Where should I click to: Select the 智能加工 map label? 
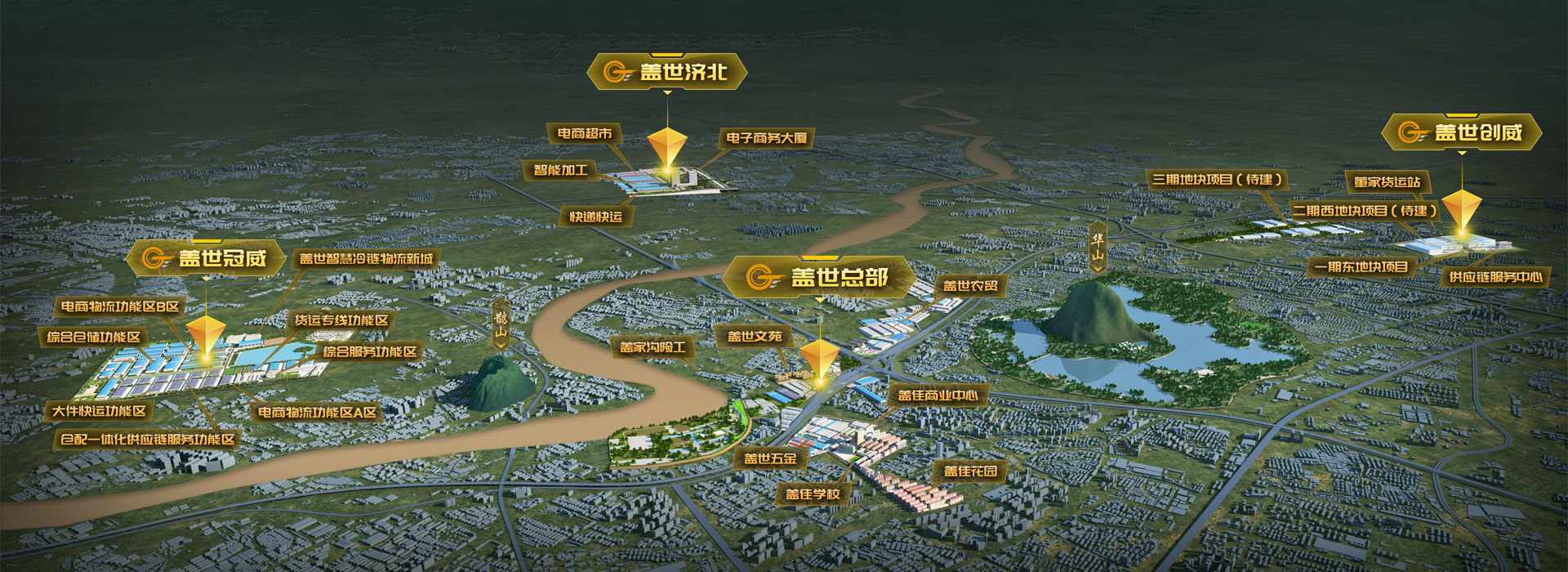click(560, 170)
